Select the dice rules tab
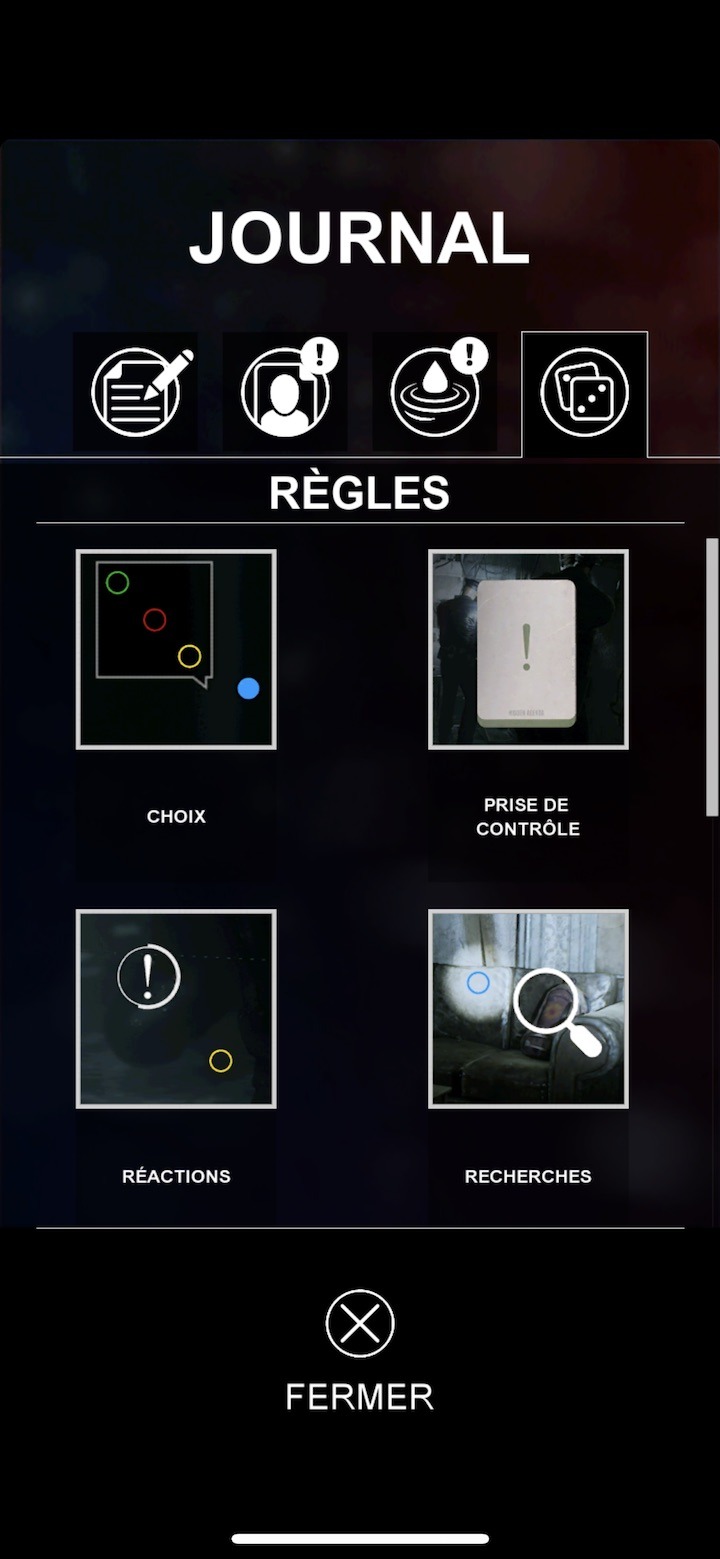This screenshot has width=720, height=1559. pyautogui.click(x=584, y=392)
